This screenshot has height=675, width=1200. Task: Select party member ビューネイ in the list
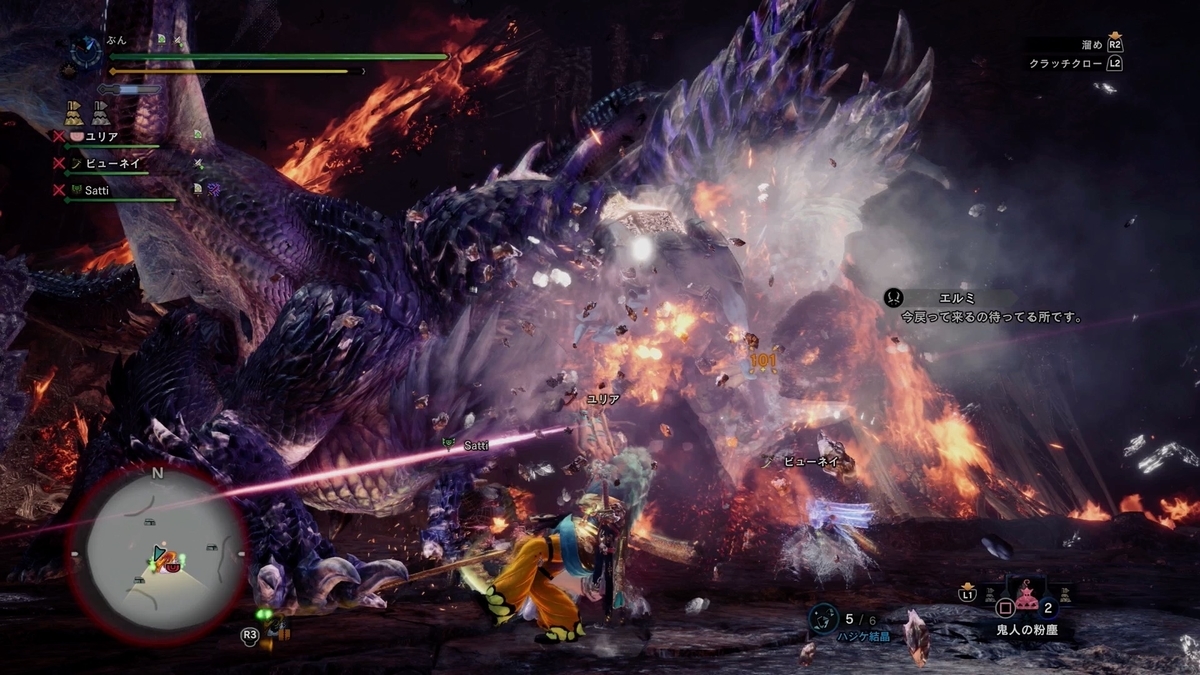(x=113, y=162)
